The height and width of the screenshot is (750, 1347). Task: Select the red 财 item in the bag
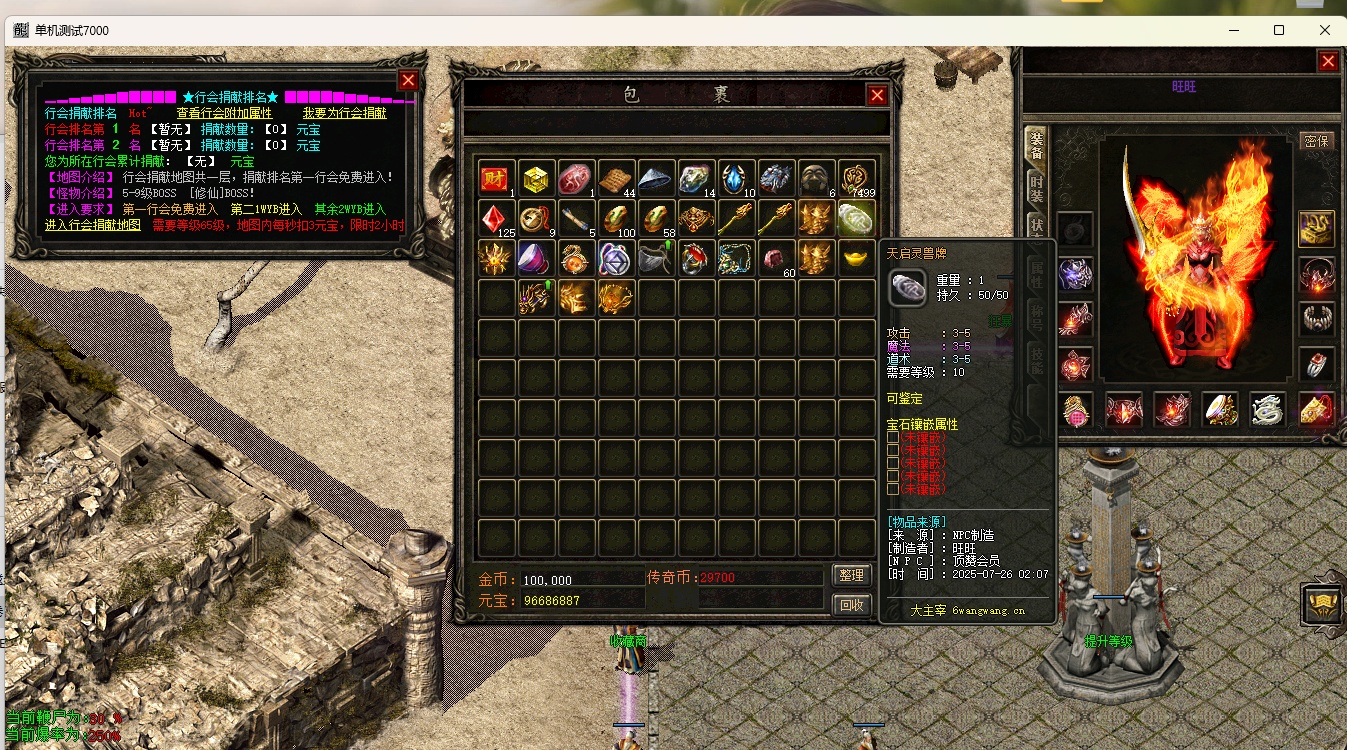coord(497,178)
